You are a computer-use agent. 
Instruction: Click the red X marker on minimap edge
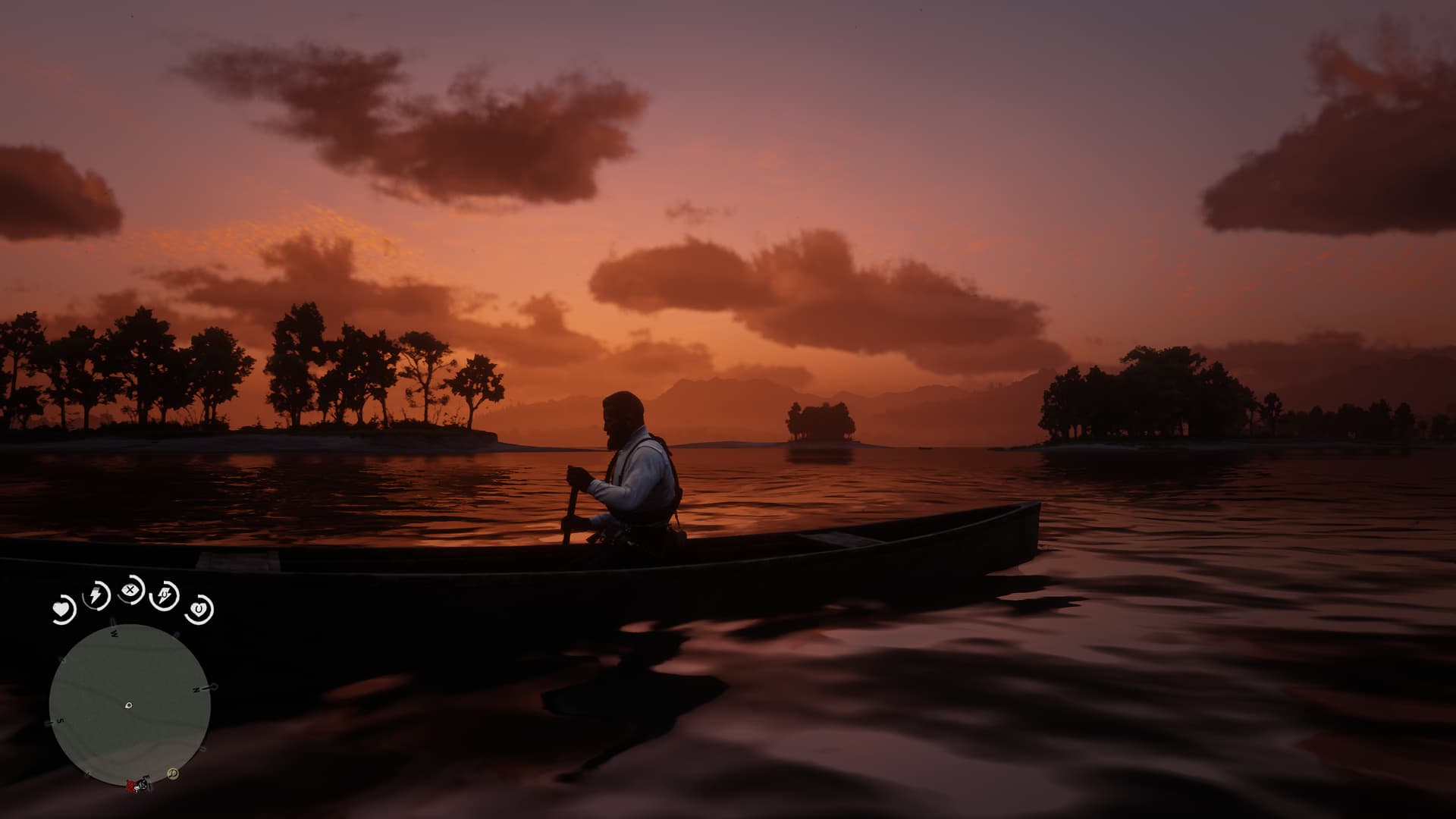click(131, 783)
